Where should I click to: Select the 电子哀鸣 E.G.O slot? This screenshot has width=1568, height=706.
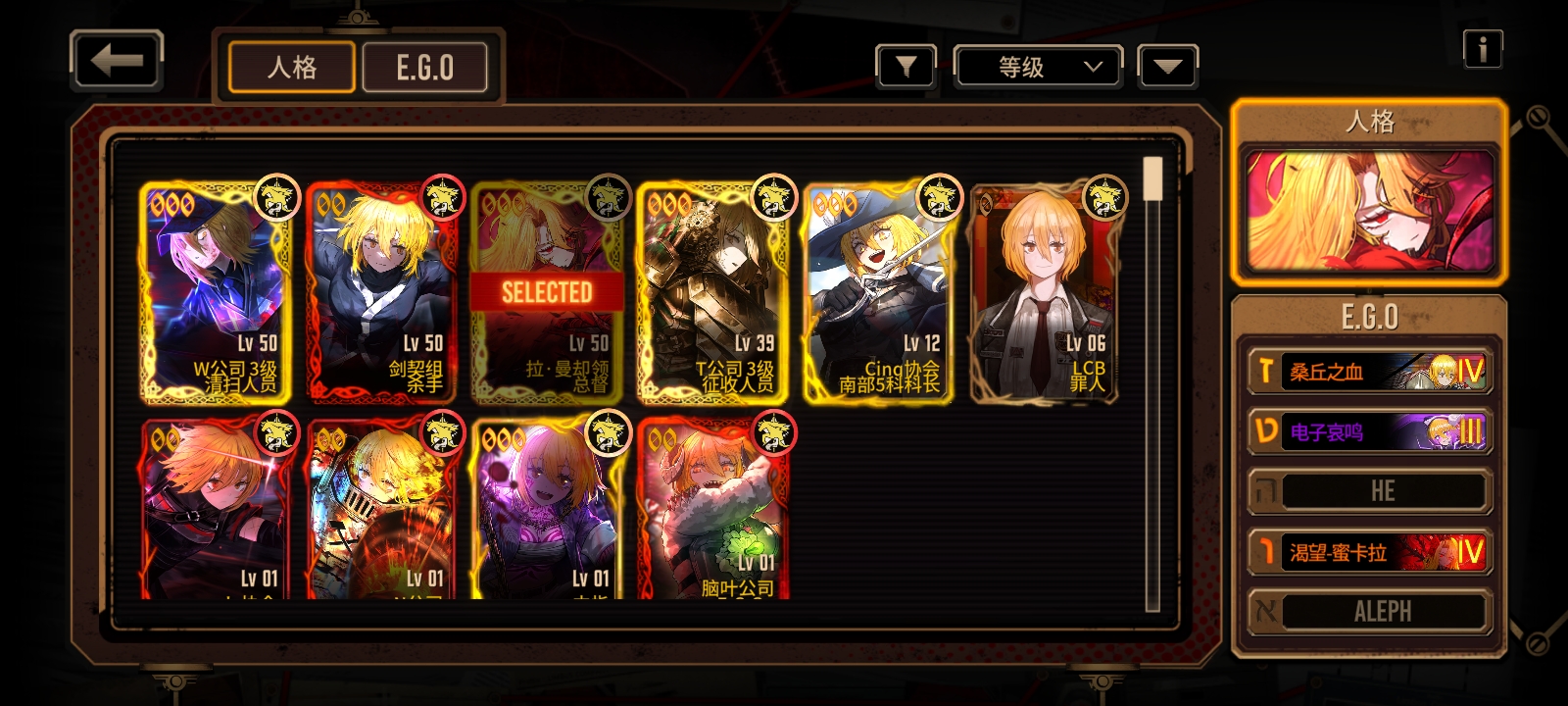pos(1369,431)
